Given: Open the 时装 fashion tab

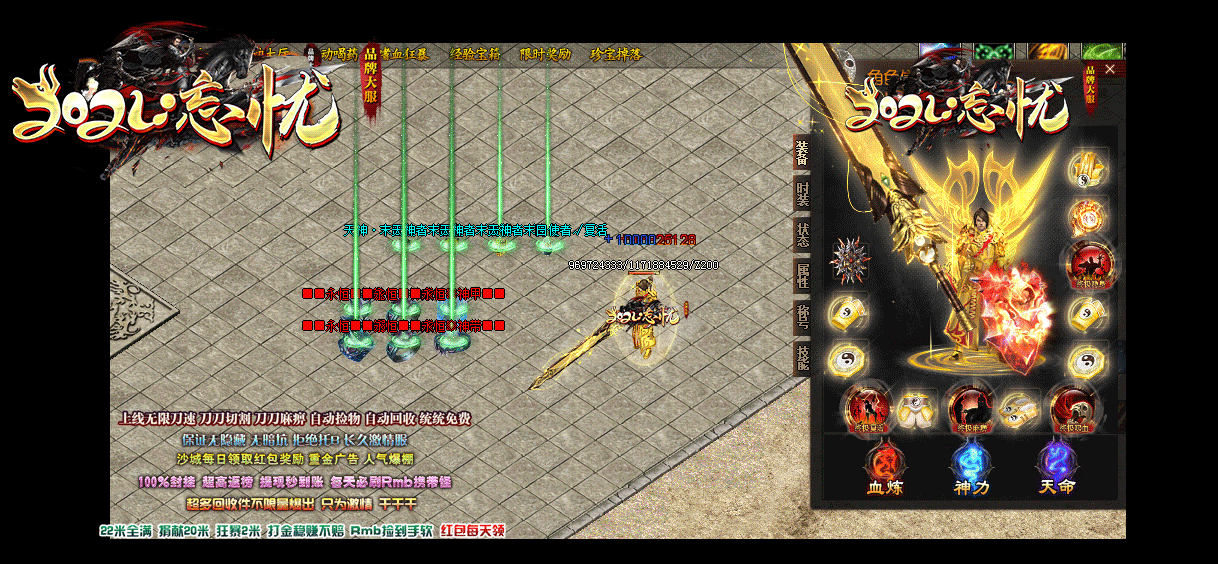Looking at the screenshot, I should (x=802, y=194).
